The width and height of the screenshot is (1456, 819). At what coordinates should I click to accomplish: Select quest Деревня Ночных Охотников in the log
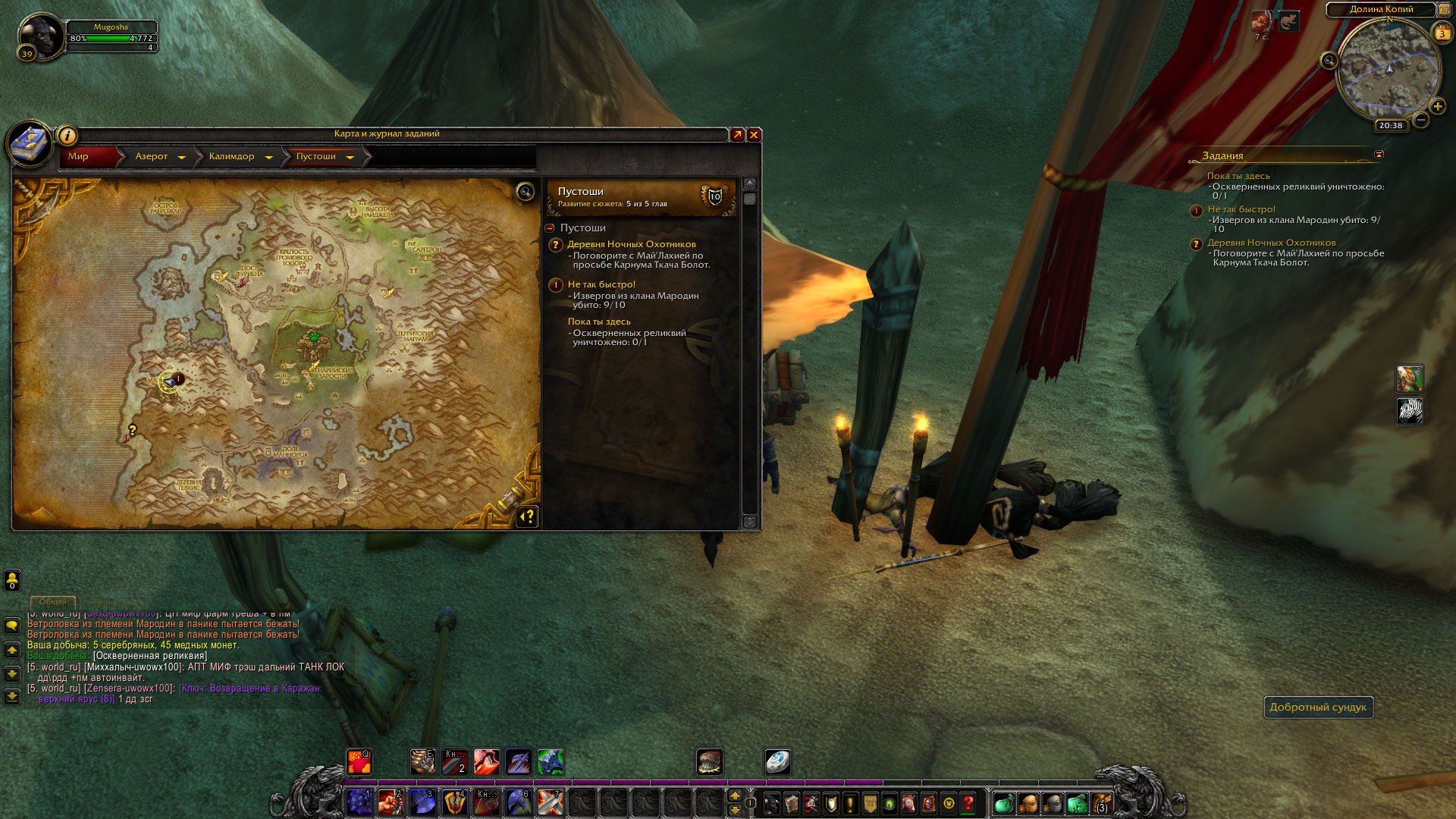click(631, 244)
